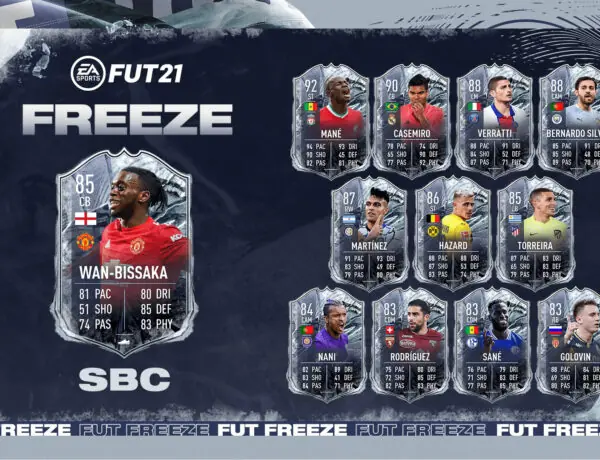Select the Nani 84 card
This screenshot has height=460, width=600.
tap(328, 345)
